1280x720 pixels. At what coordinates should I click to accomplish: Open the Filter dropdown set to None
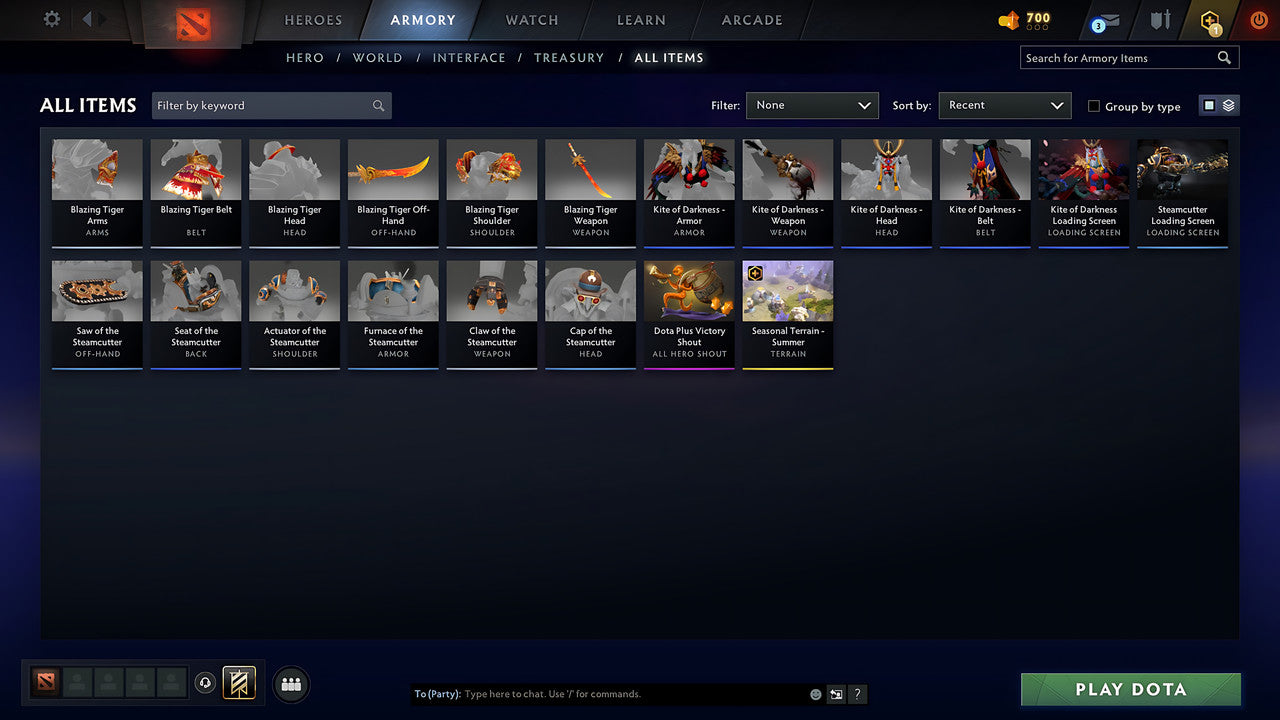812,105
